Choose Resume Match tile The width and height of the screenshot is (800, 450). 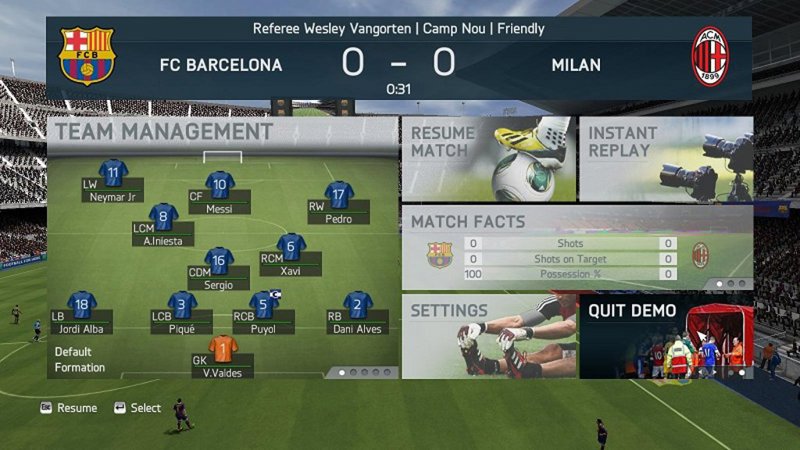[x=487, y=159]
